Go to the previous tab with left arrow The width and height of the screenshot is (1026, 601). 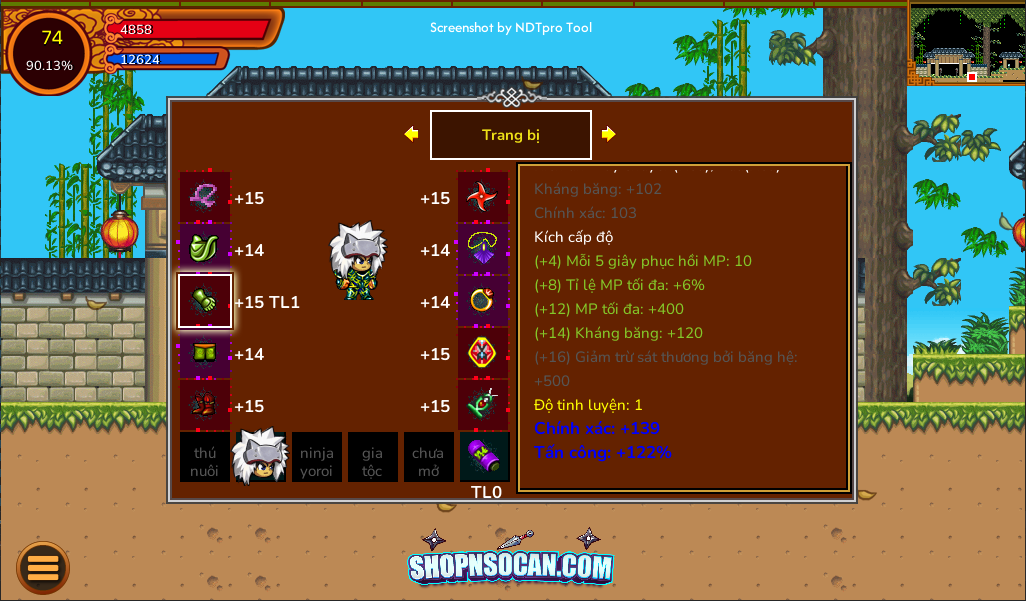[411, 134]
